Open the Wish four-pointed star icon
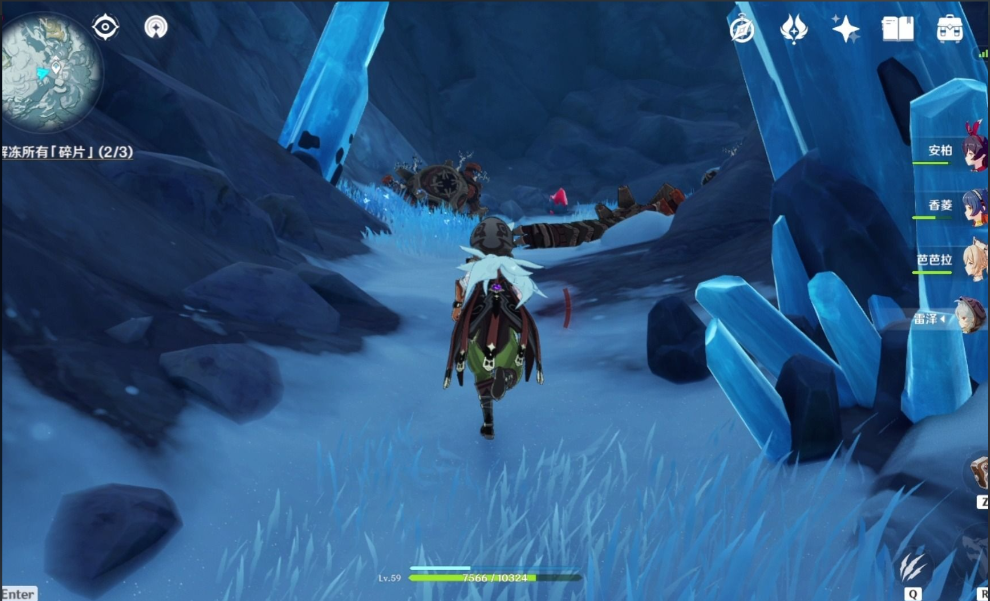 [x=846, y=30]
